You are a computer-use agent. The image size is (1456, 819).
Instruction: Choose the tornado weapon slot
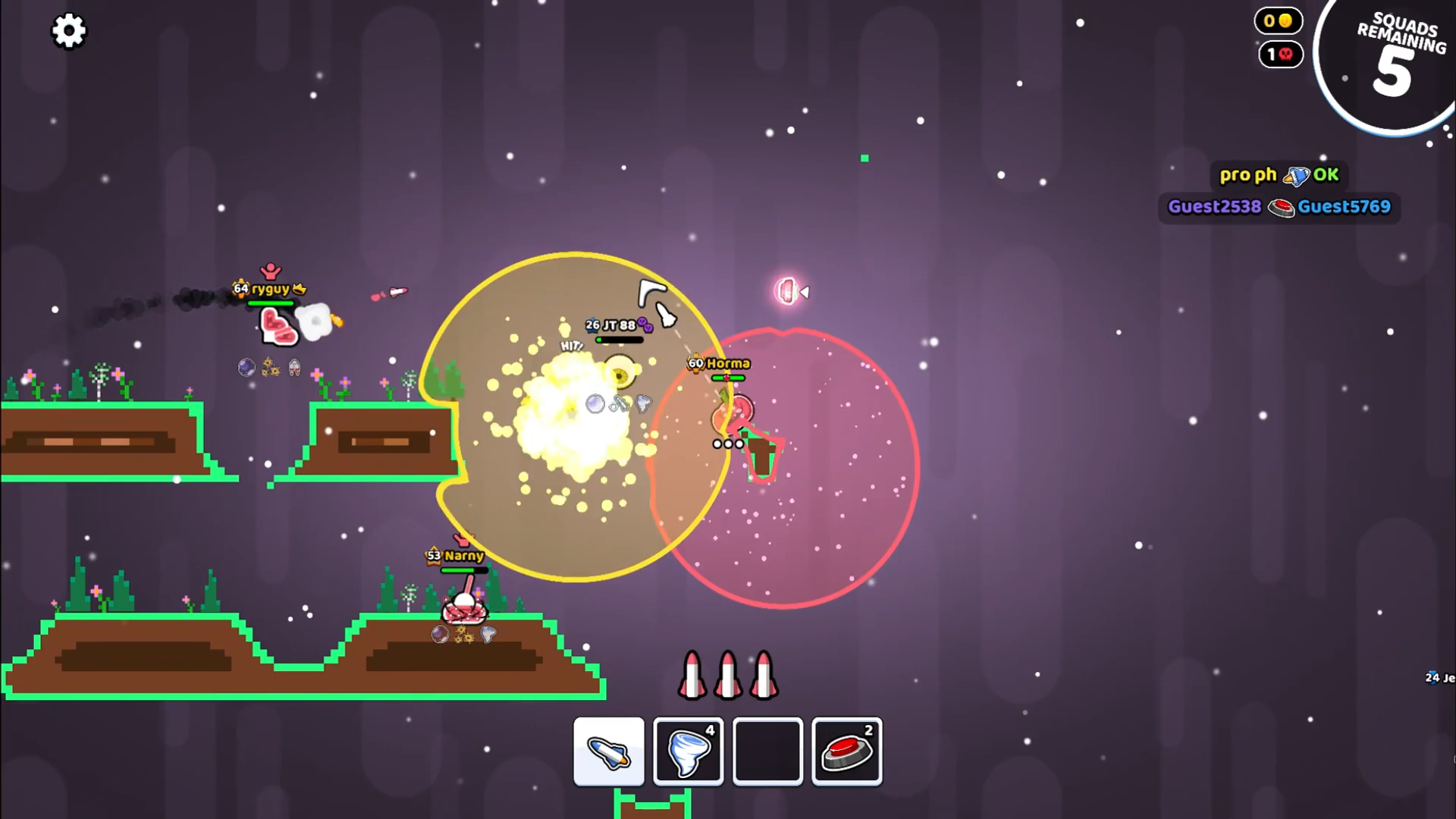coord(689,752)
